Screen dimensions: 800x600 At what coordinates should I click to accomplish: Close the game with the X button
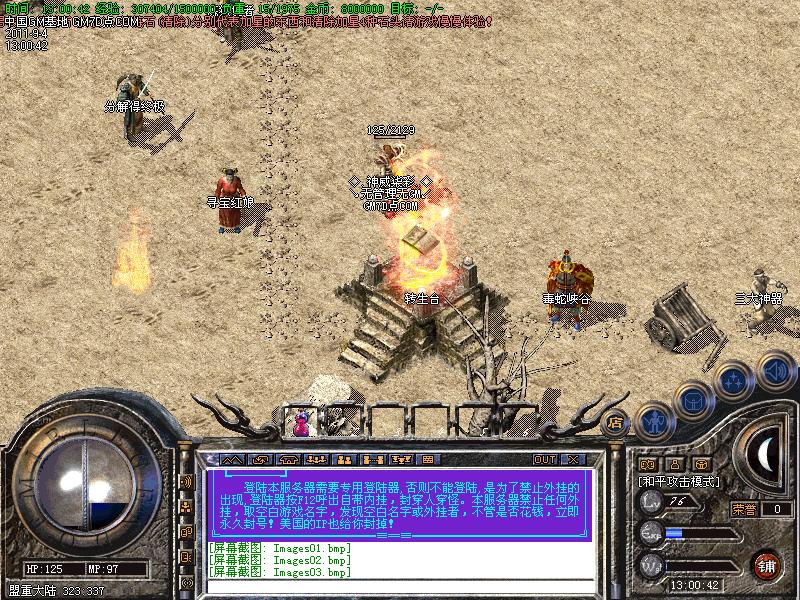click(573, 460)
